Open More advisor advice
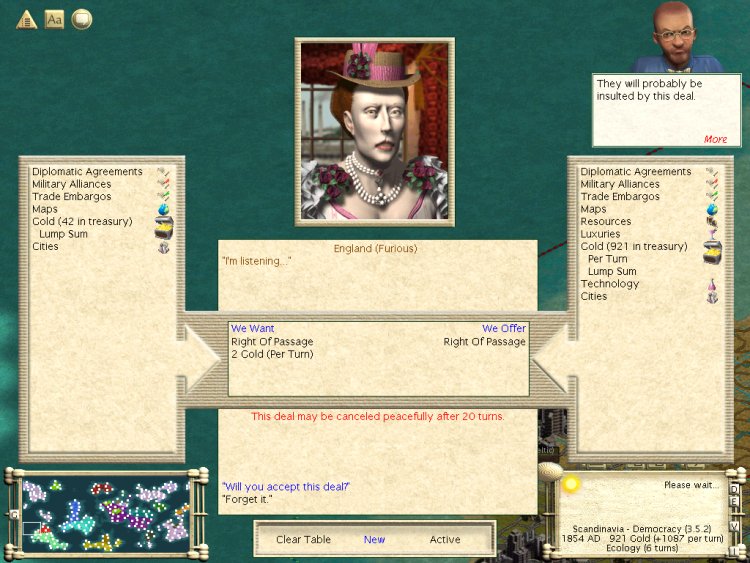The image size is (750, 563). click(715, 139)
